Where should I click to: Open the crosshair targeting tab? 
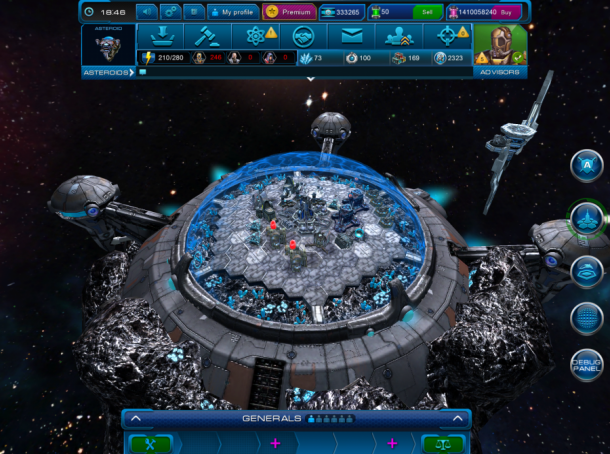[x=447, y=35]
